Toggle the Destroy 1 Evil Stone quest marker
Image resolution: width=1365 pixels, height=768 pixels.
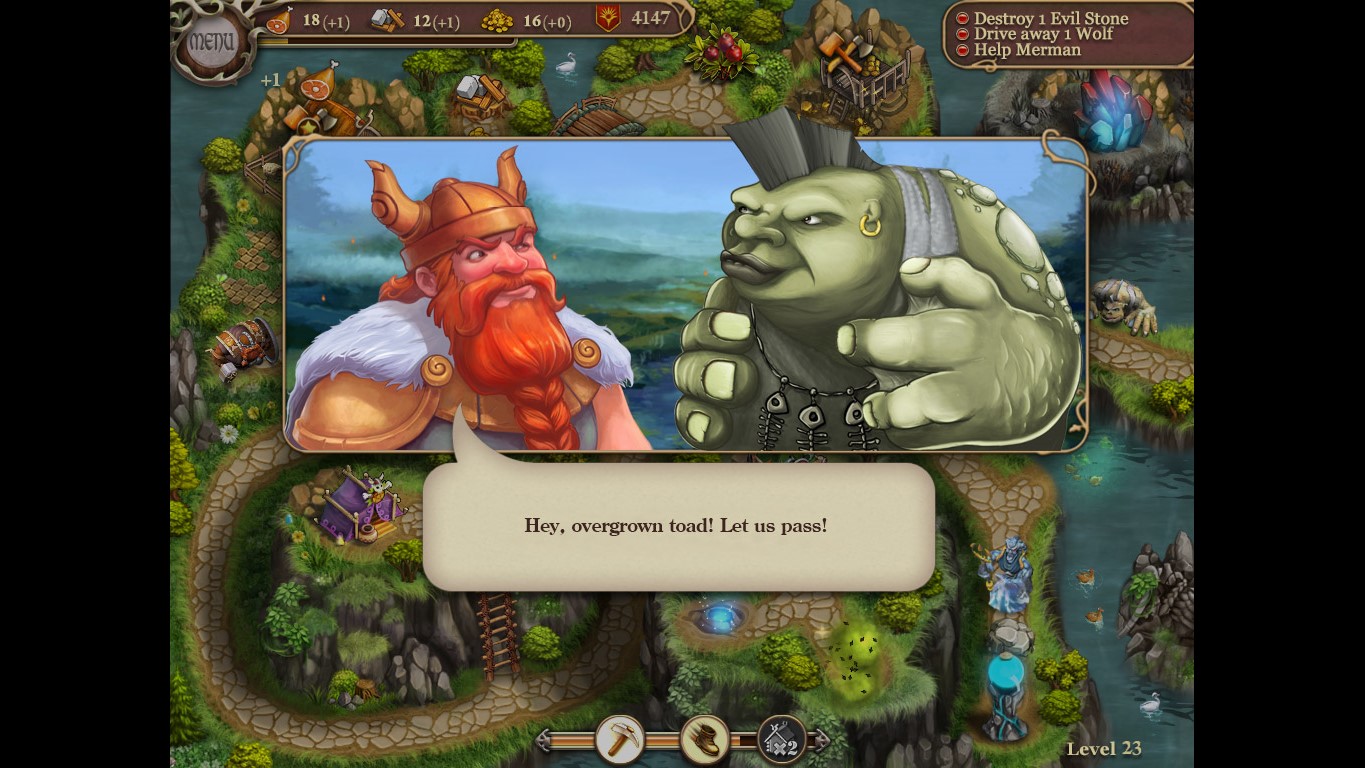click(x=963, y=17)
